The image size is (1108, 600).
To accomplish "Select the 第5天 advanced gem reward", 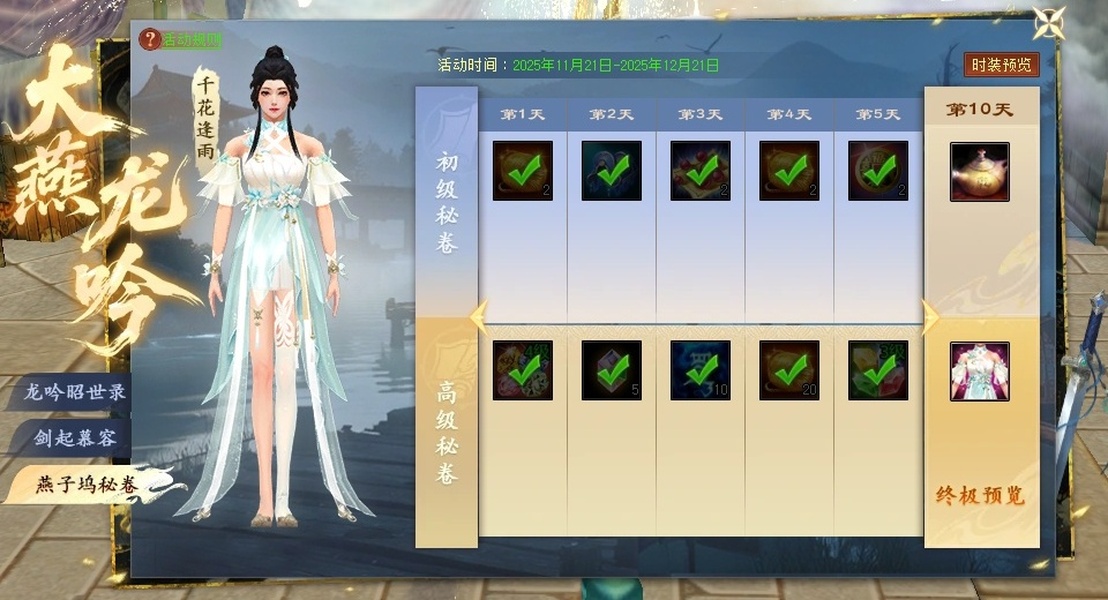I will point(878,371).
